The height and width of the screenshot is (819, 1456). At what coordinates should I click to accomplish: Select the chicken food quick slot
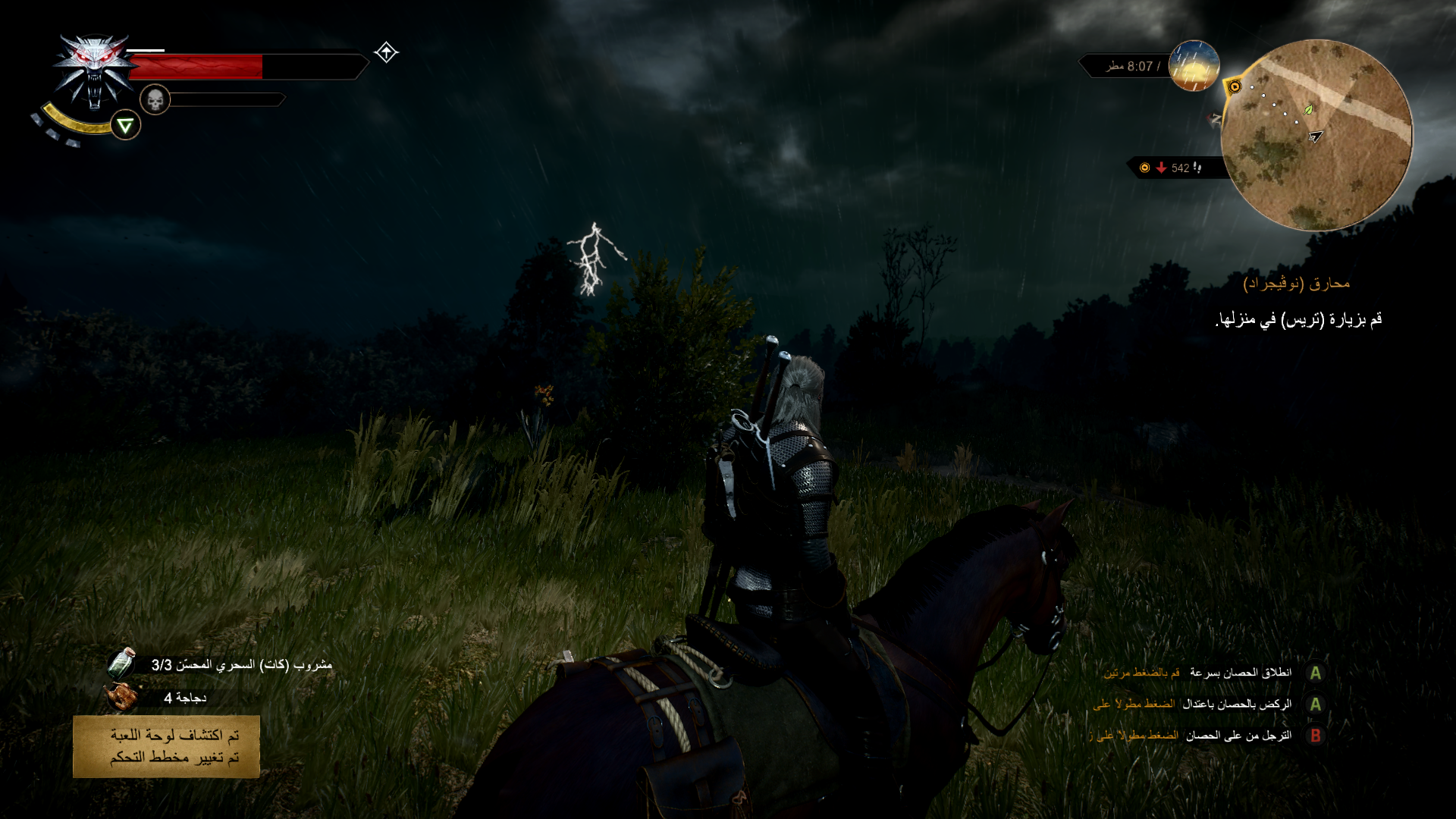point(121,697)
